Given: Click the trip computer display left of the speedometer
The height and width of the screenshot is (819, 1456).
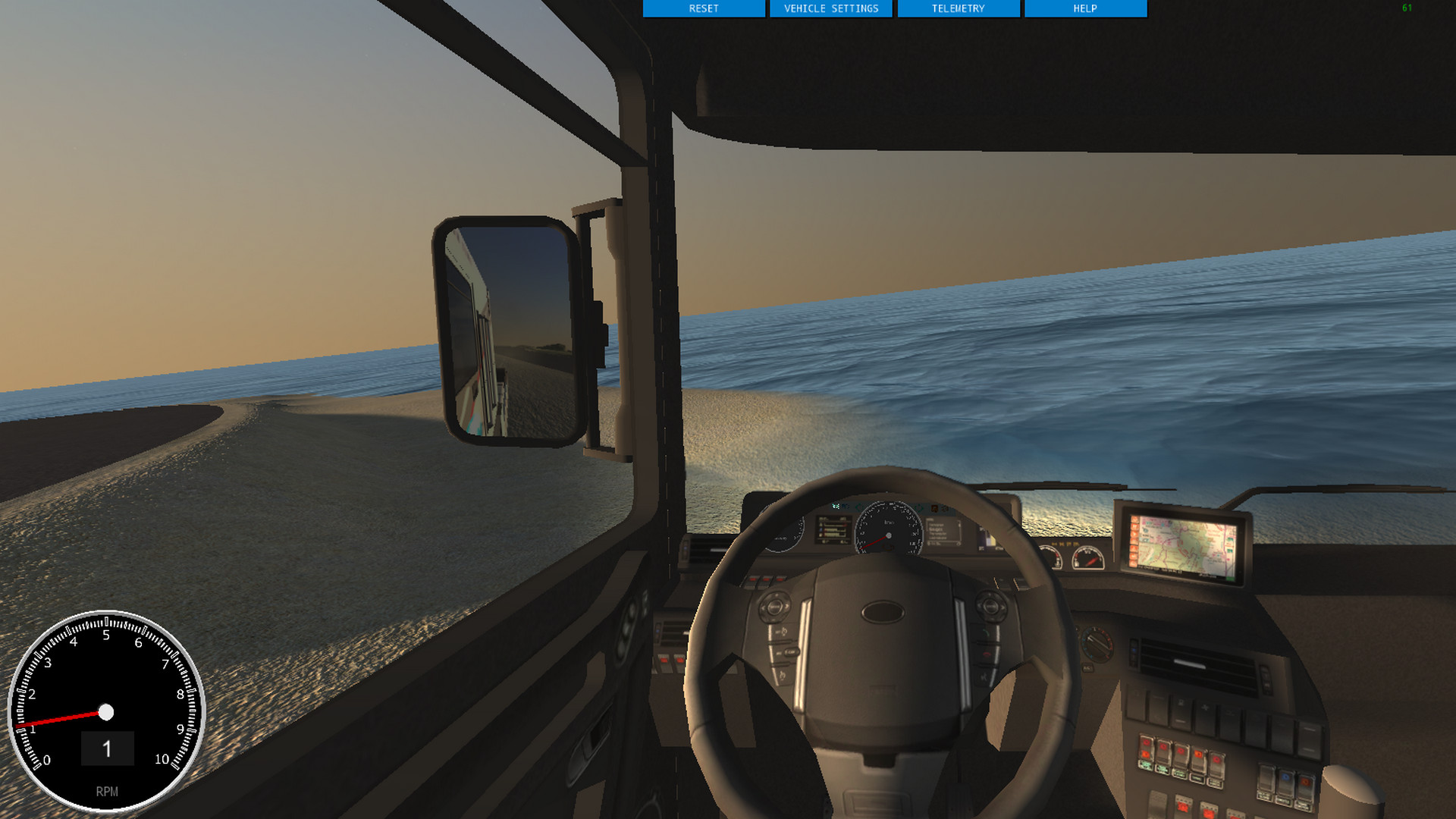Looking at the screenshot, I should 833,529.
